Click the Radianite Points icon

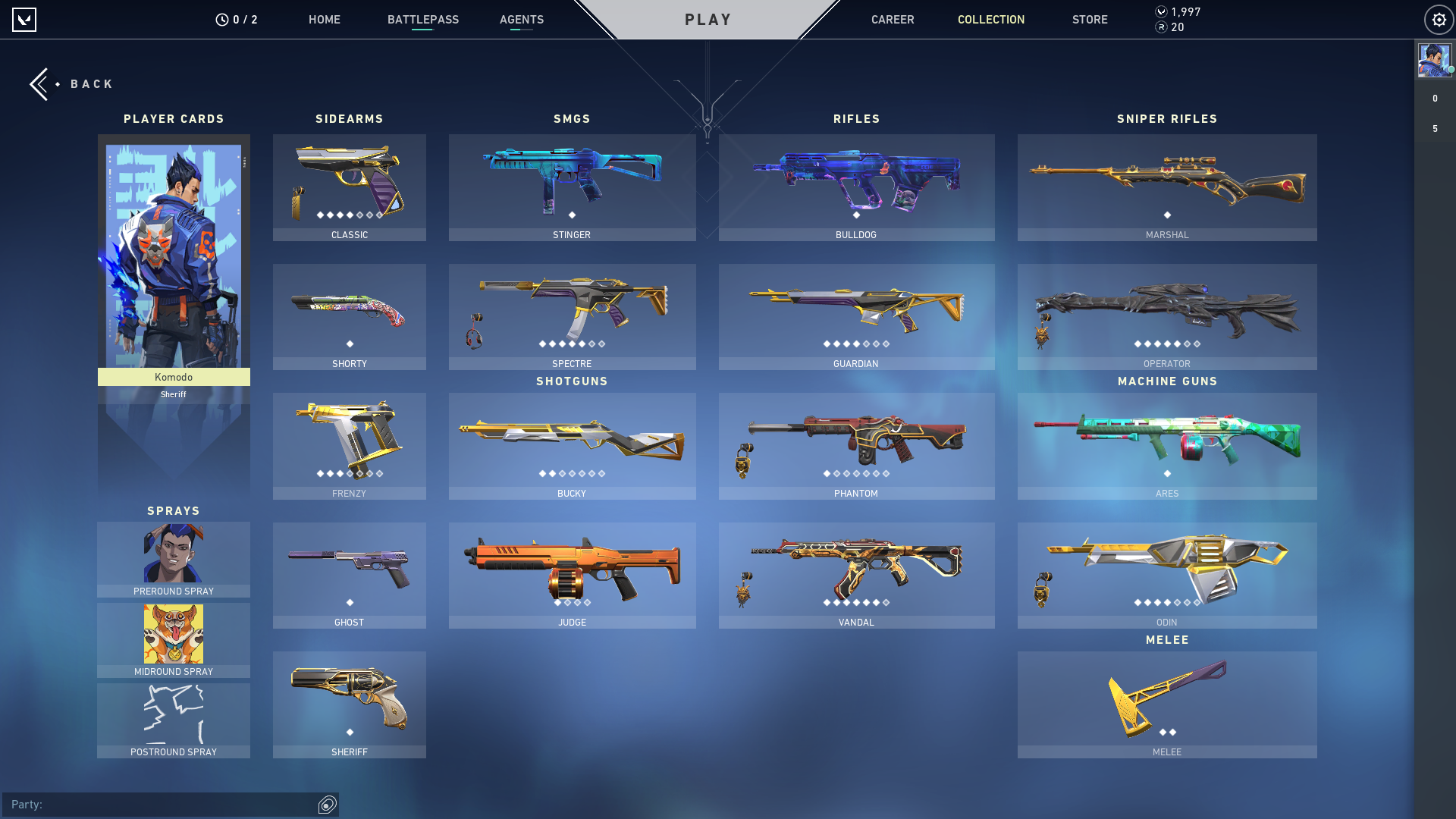(x=1159, y=29)
